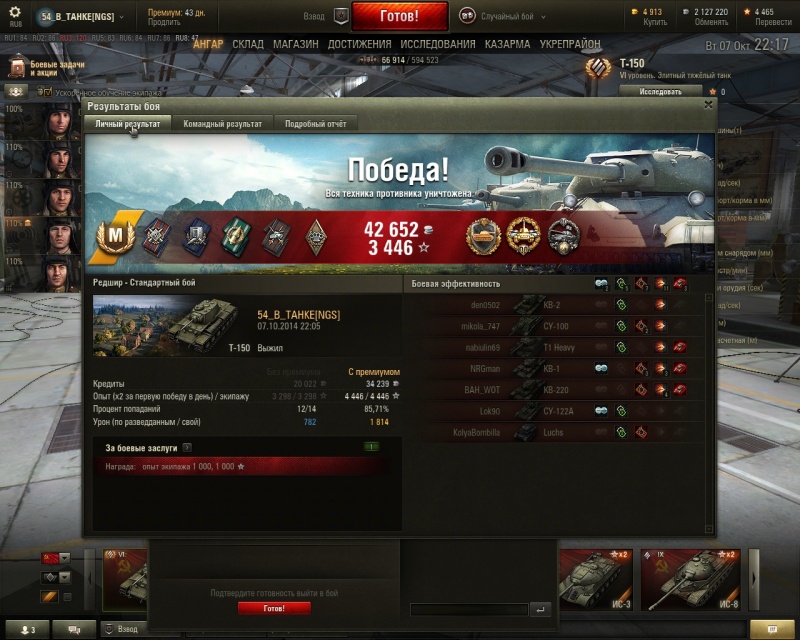Open the Подробный отчёт tab
The width and height of the screenshot is (800, 640).
tap(315, 124)
